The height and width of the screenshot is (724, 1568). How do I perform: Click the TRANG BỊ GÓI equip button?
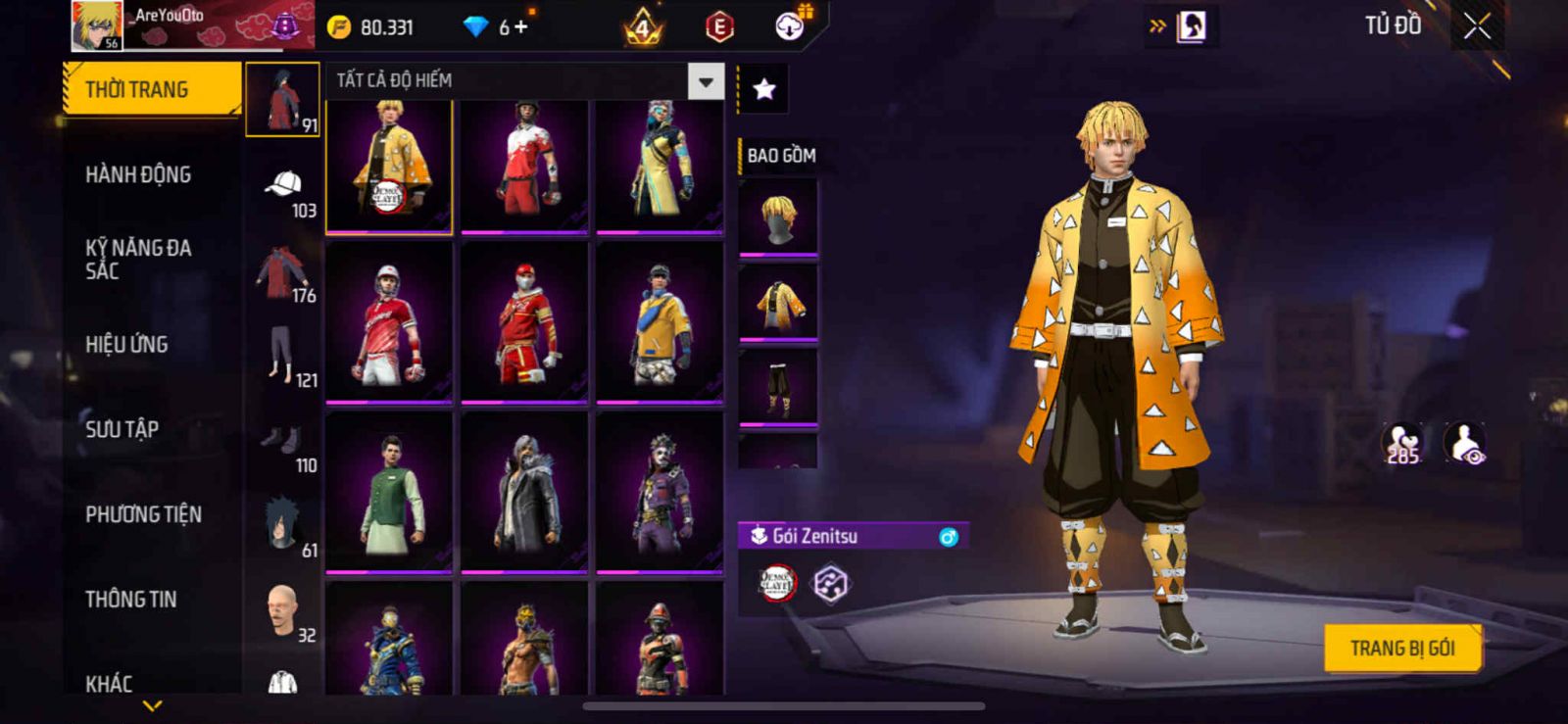pos(1401,648)
